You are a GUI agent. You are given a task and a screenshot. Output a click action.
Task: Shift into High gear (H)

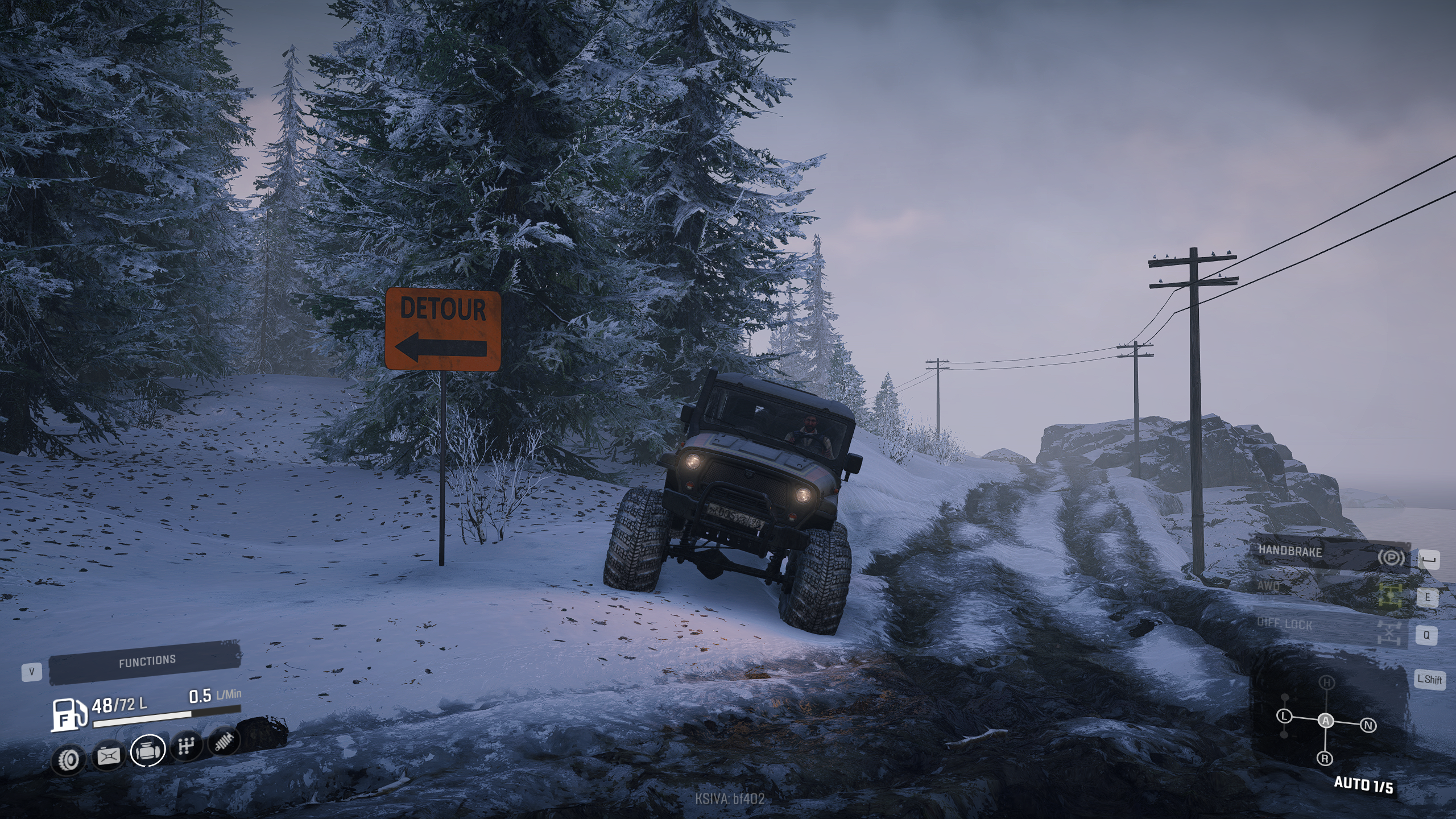1327,682
